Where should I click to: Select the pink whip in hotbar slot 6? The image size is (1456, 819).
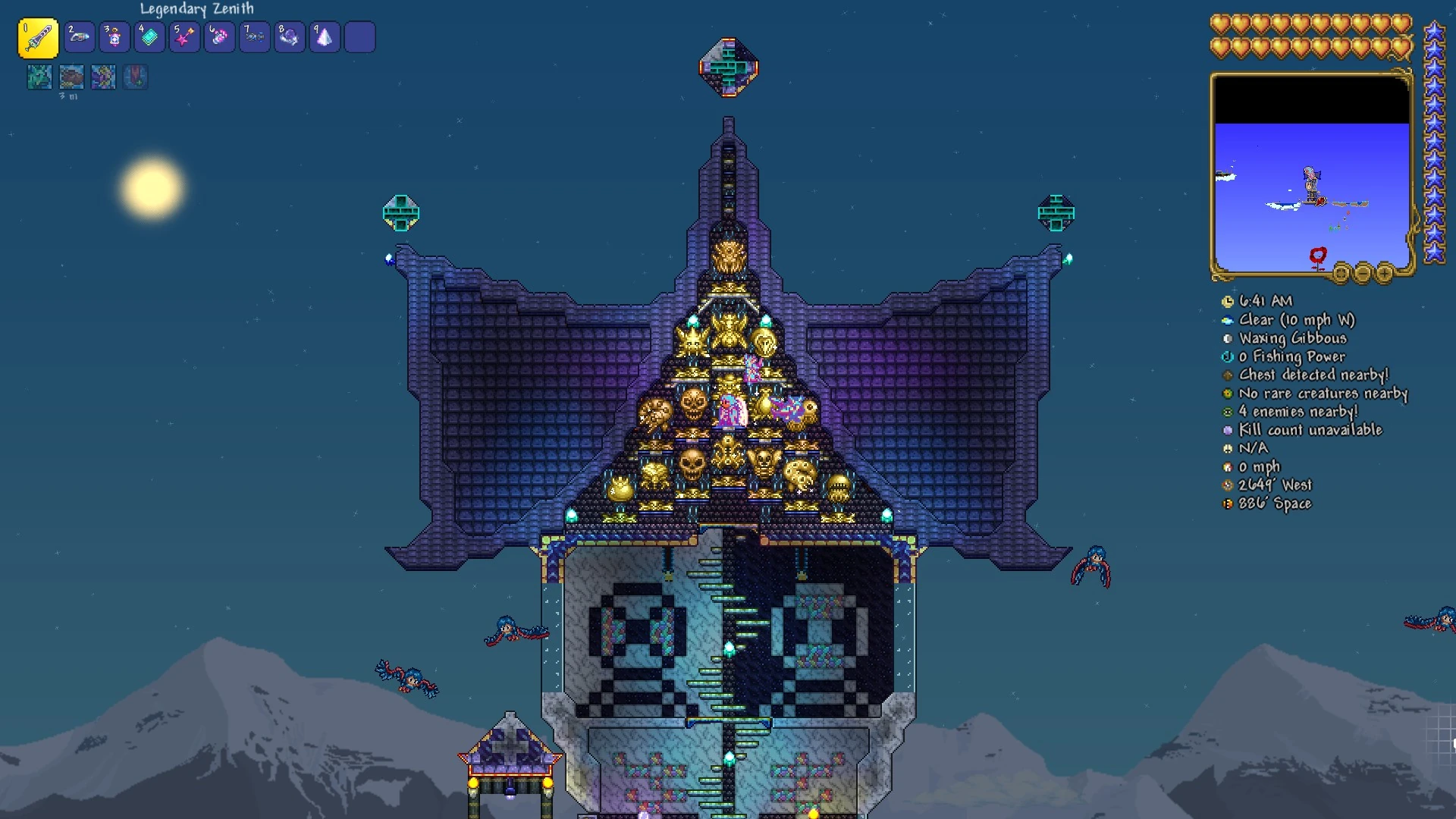[219, 36]
